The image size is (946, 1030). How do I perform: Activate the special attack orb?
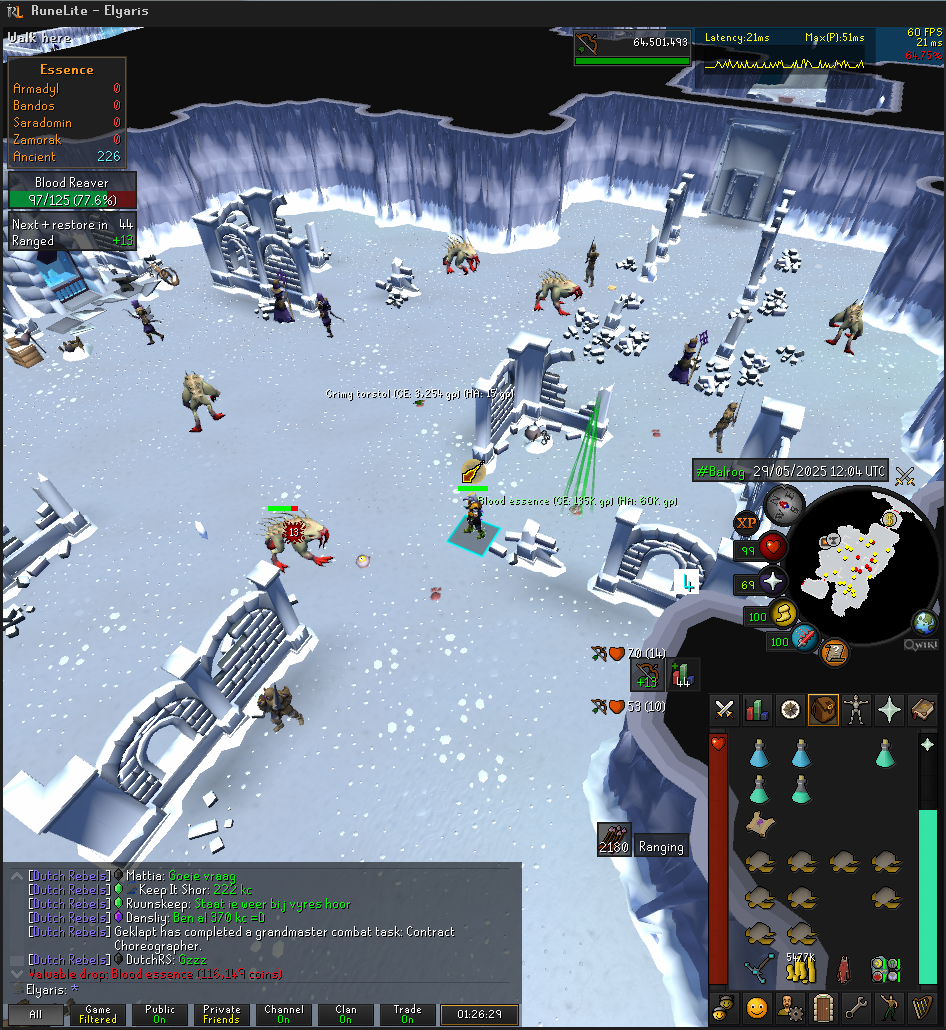(805, 638)
